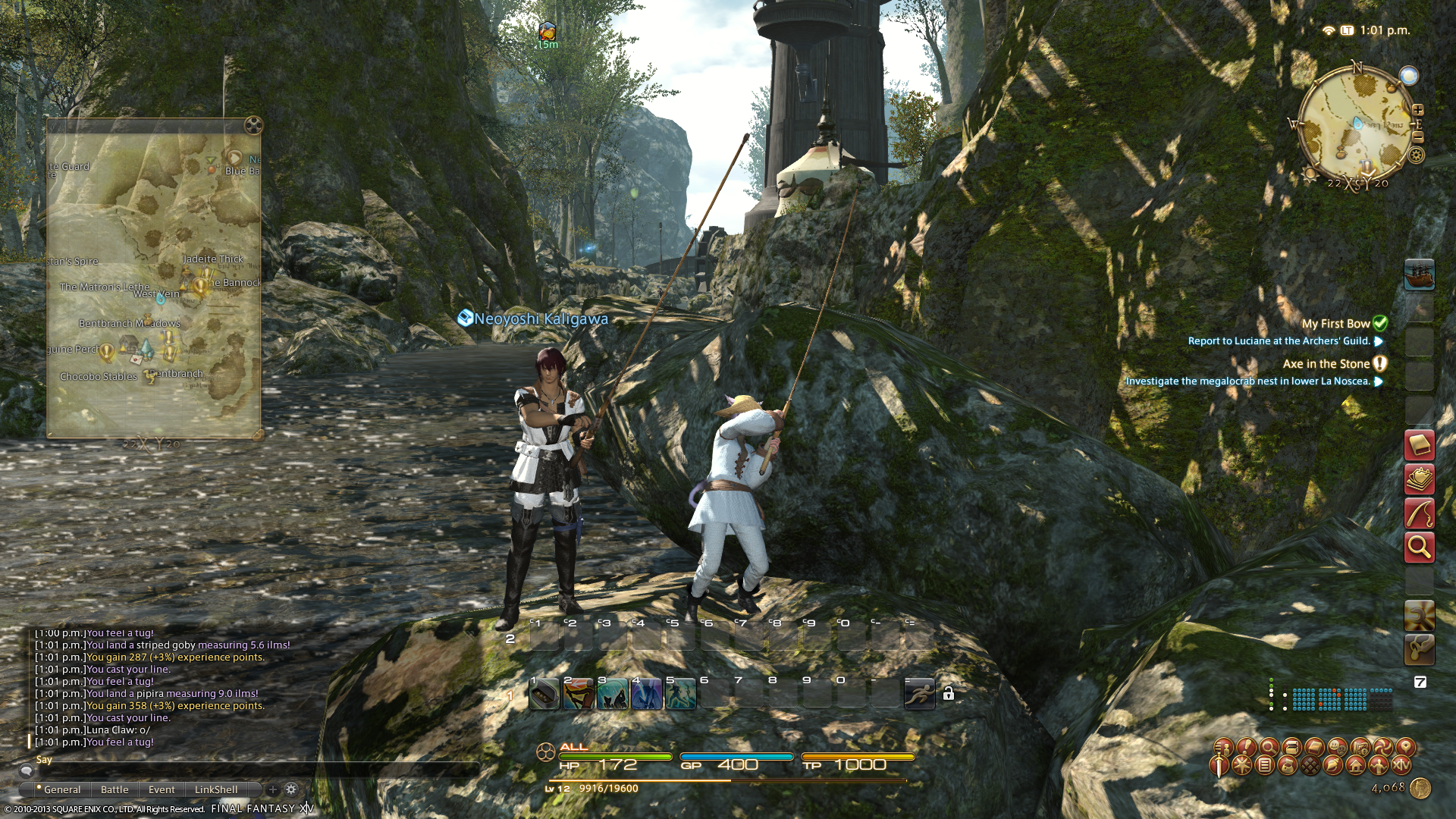This screenshot has width=1456, height=819.
Task: Add a new chat tab with plus
Action: 273,789
